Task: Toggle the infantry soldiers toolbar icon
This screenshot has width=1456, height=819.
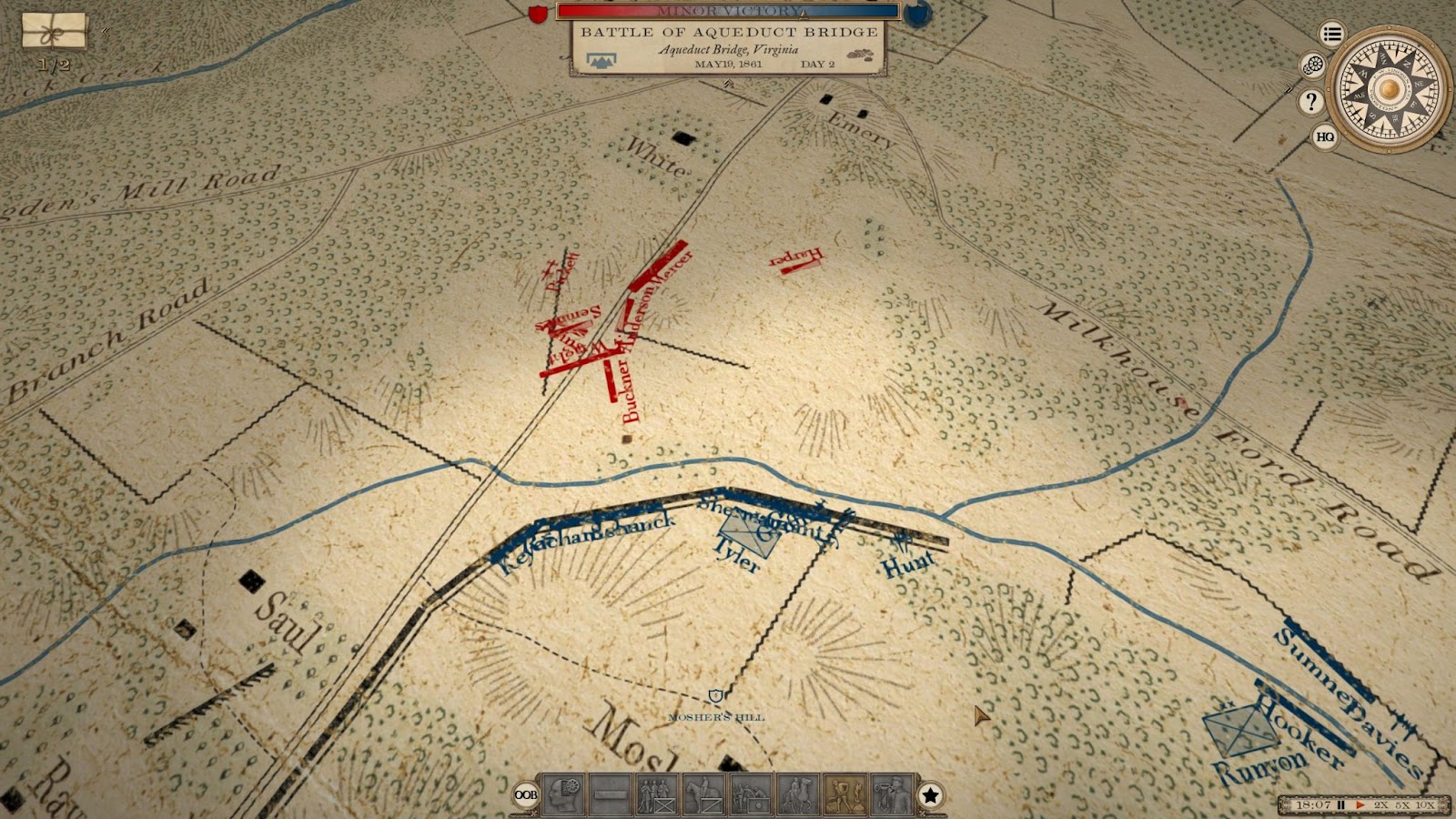Action: coord(656,794)
